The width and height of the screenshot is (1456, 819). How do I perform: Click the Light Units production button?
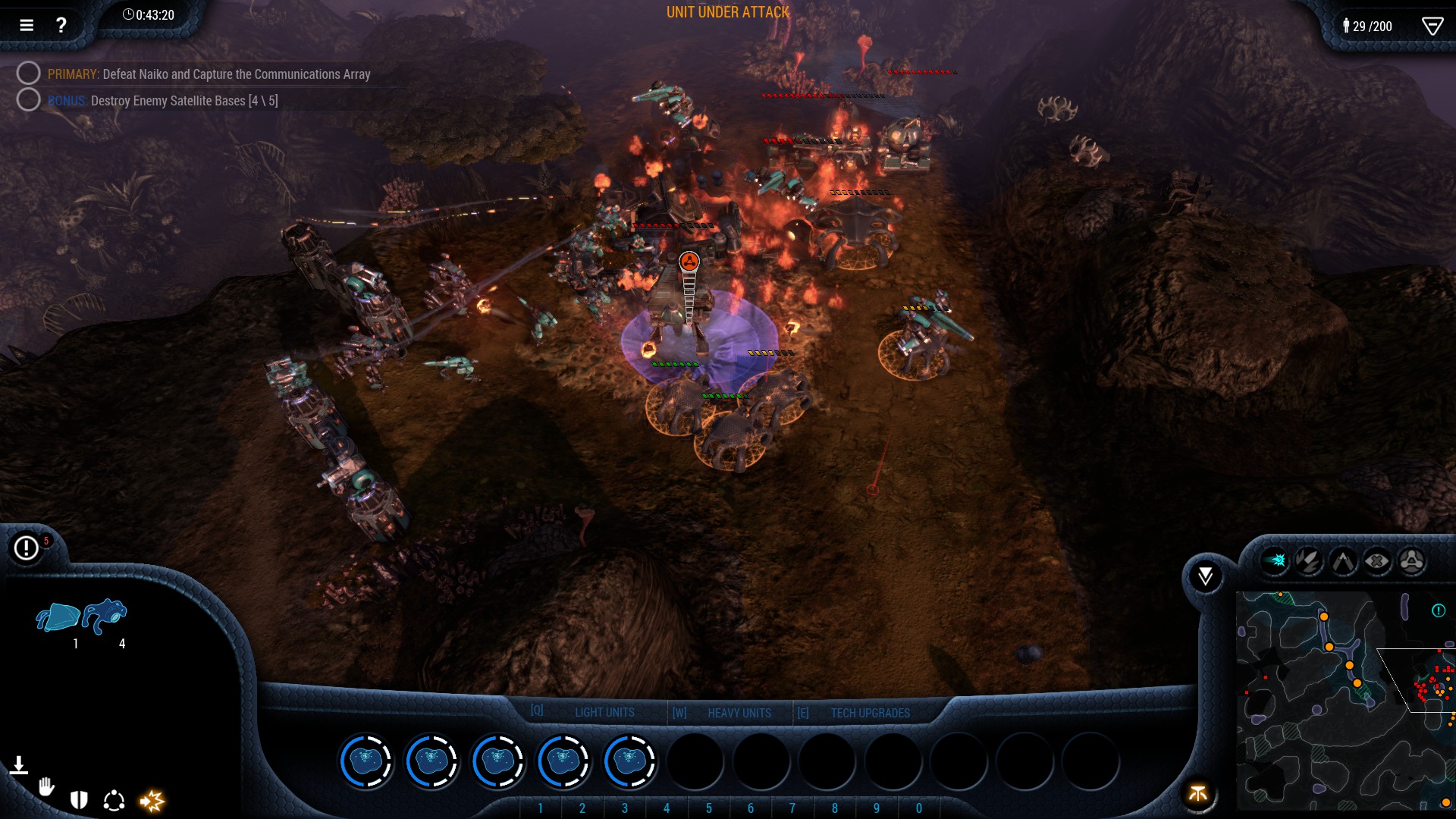click(604, 712)
